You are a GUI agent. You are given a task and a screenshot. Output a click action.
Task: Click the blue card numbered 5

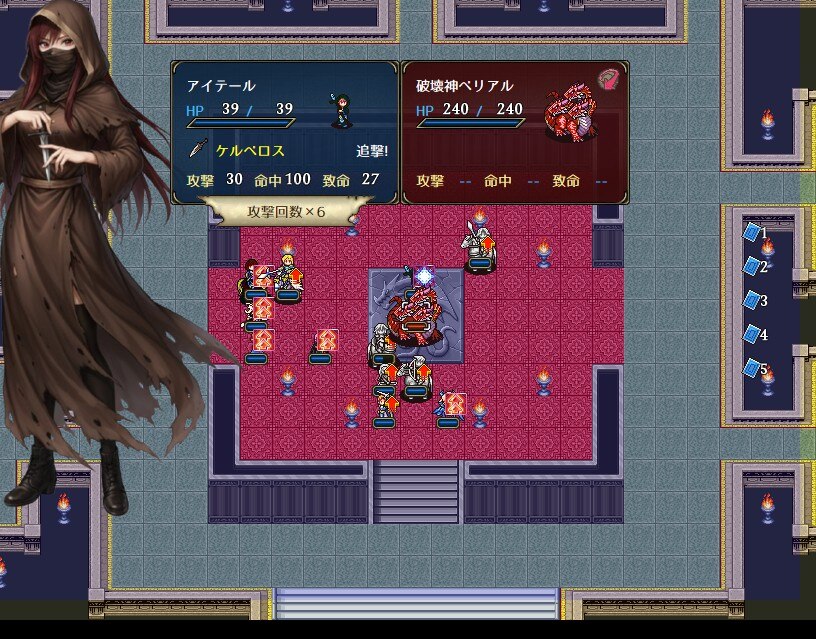tap(752, 368)
